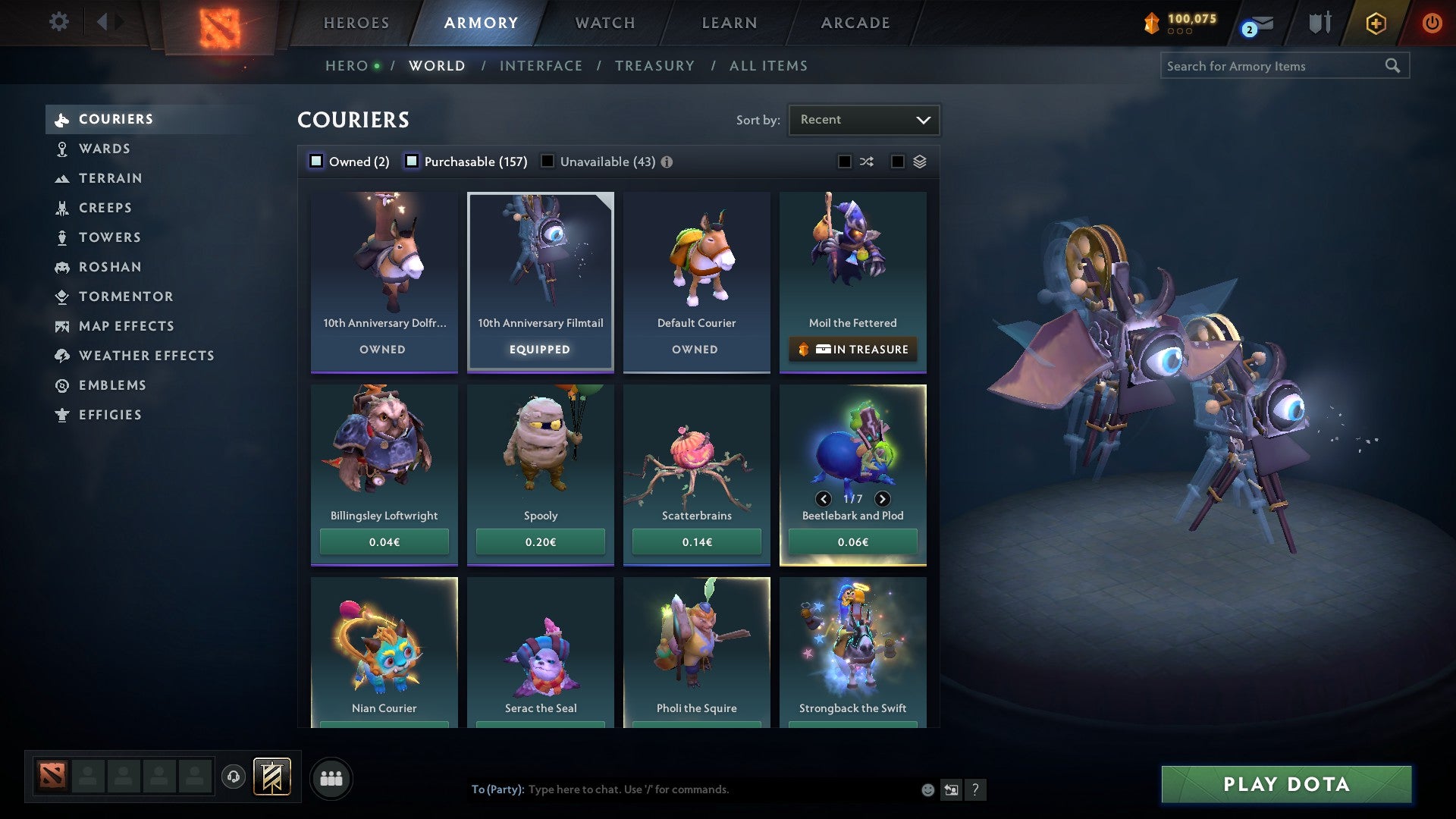Click previous style arrow on Beetlebark and Plod

click(824, 500)
